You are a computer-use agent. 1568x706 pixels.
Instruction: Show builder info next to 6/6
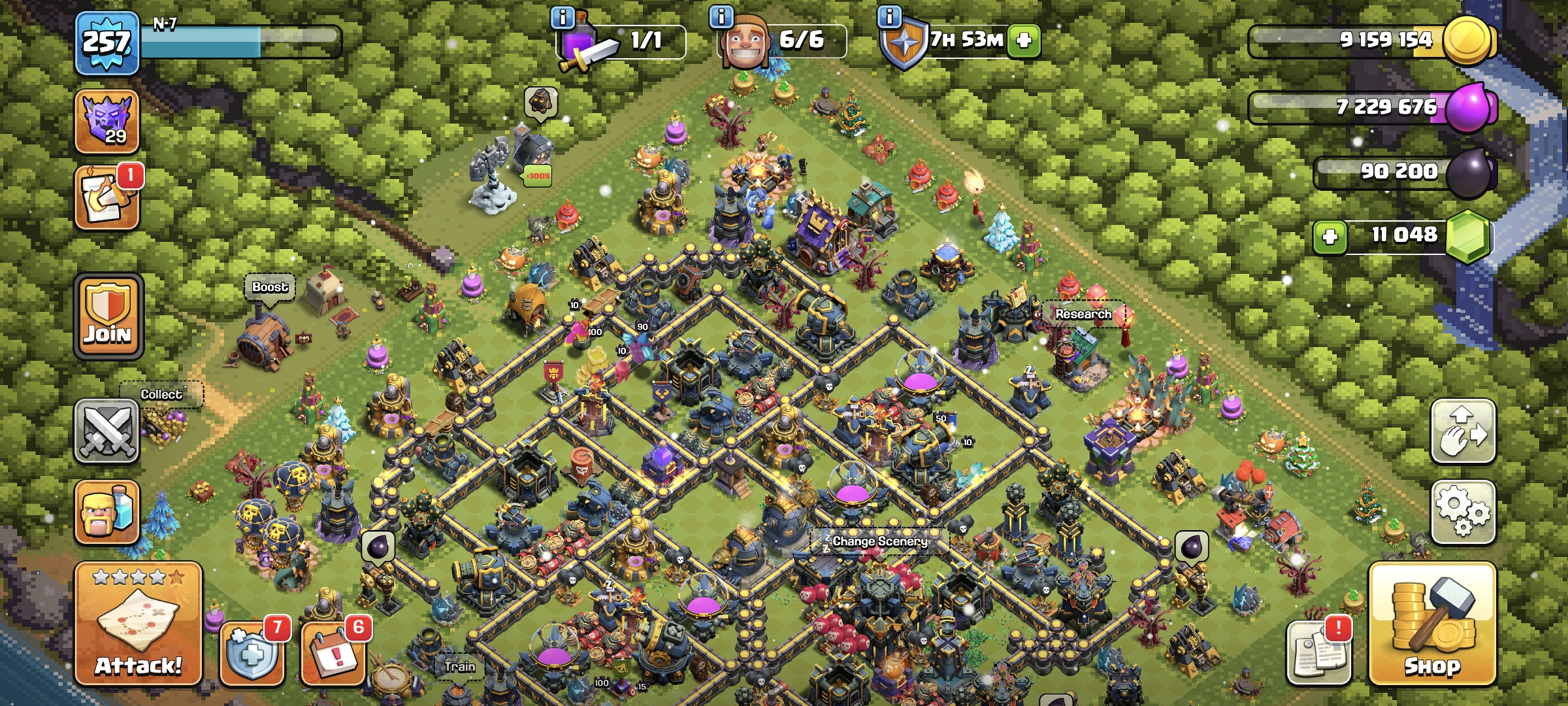pos(721,17)
